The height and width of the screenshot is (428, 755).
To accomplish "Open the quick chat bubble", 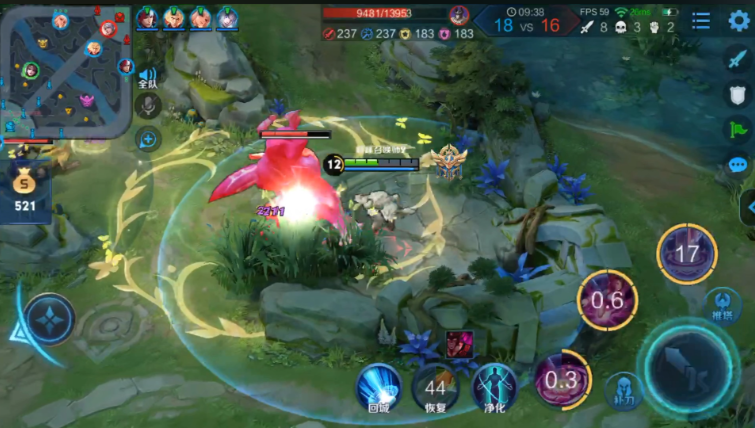I will (738, 165).
